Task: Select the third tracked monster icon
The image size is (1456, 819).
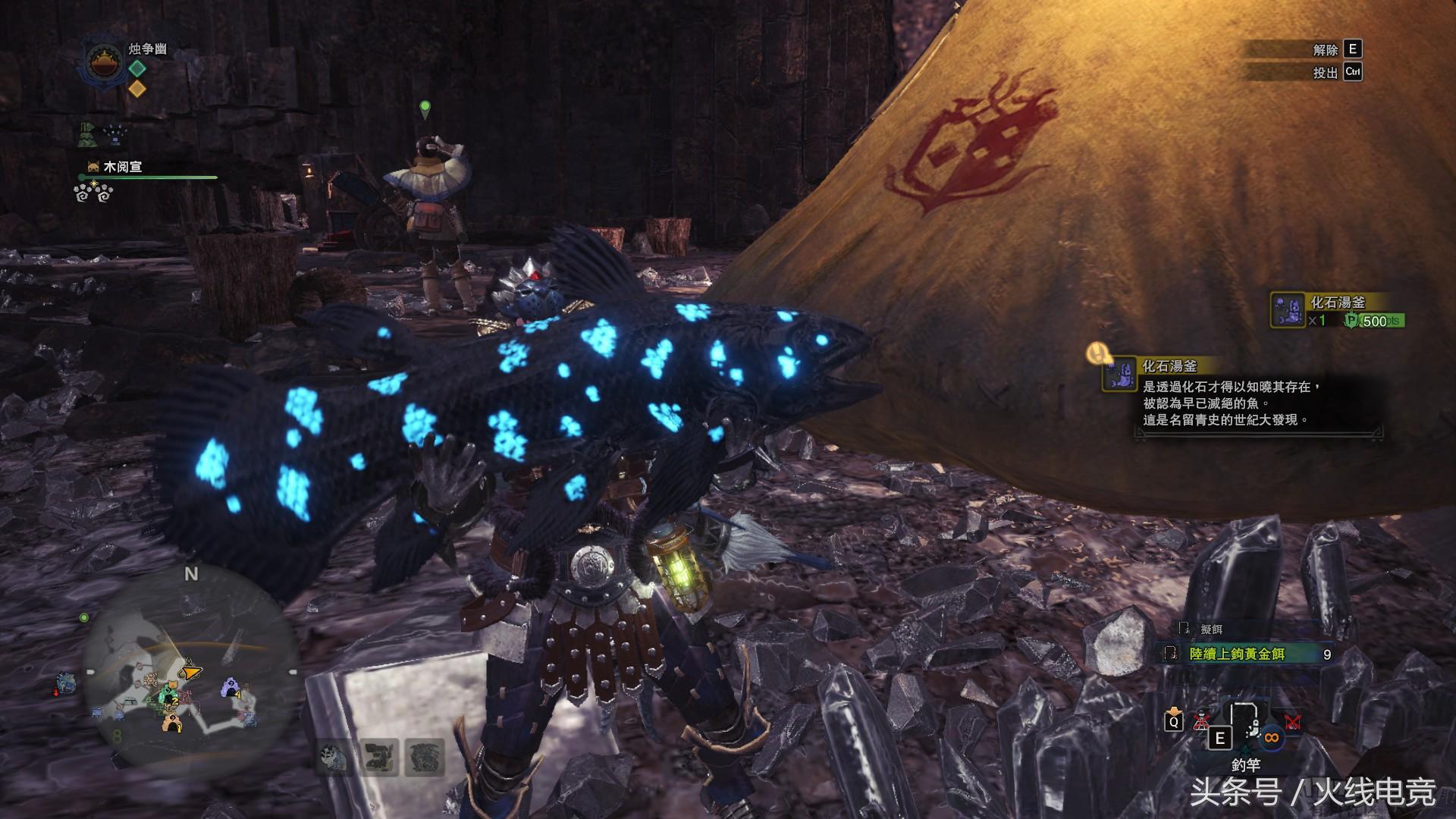Action: (423, 758)
